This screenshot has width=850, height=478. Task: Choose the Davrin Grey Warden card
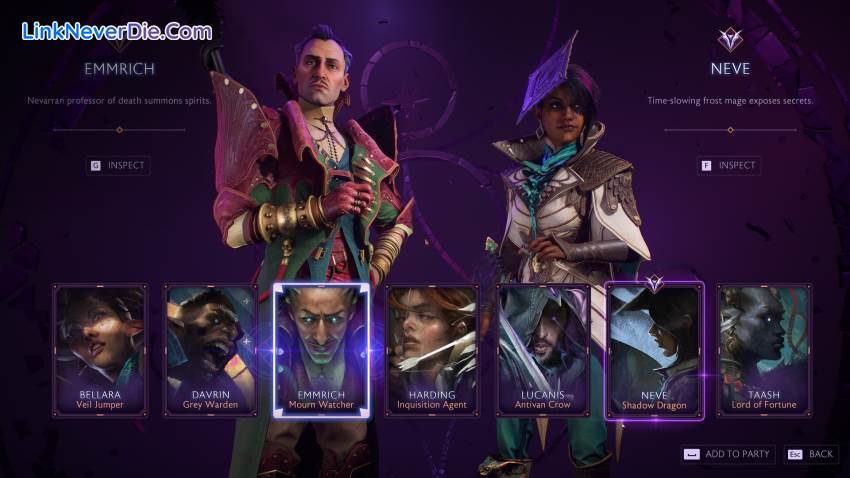click(x=211, y=350)
